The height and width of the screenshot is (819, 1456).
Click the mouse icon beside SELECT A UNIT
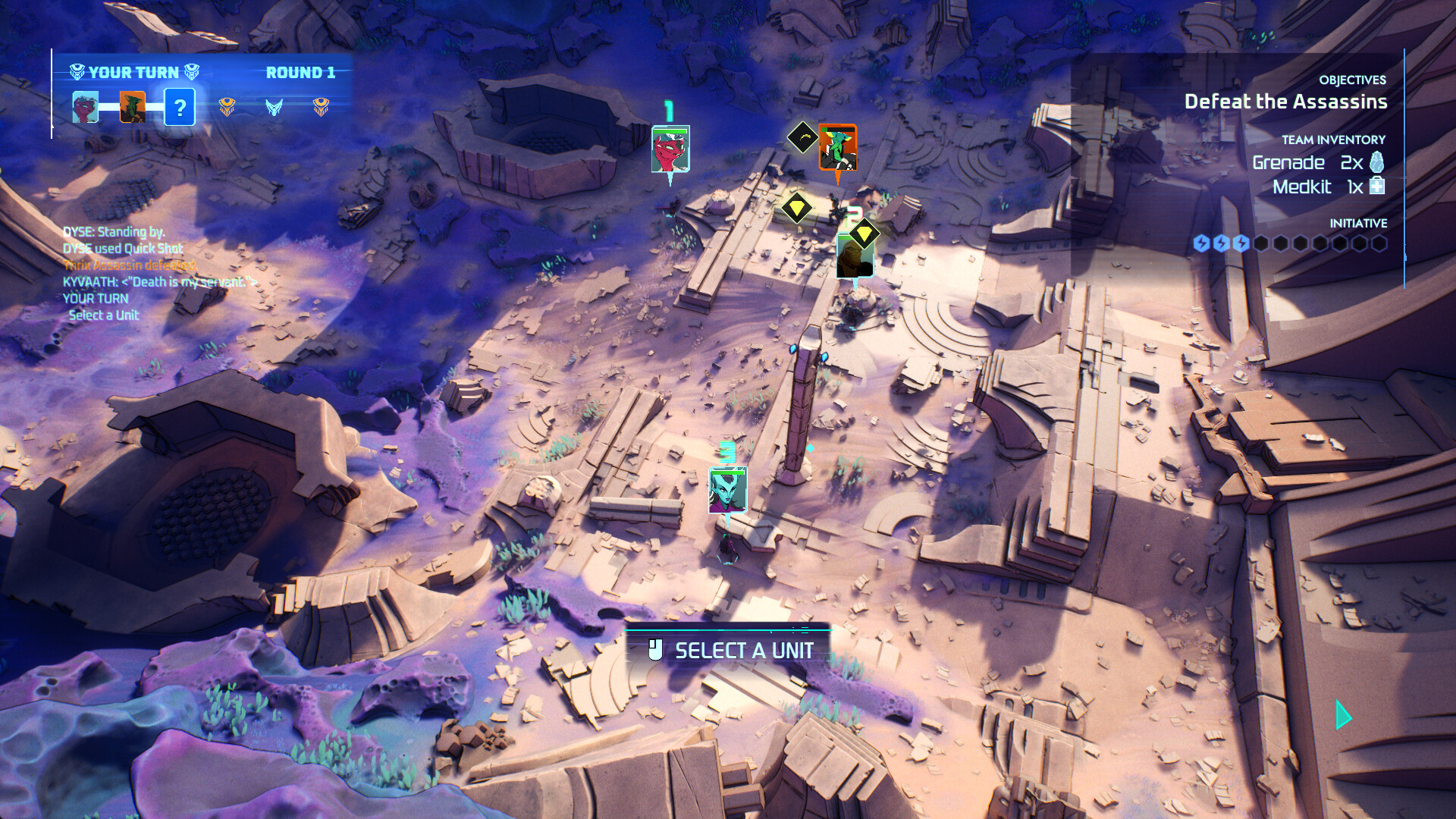tap(657, 649)
